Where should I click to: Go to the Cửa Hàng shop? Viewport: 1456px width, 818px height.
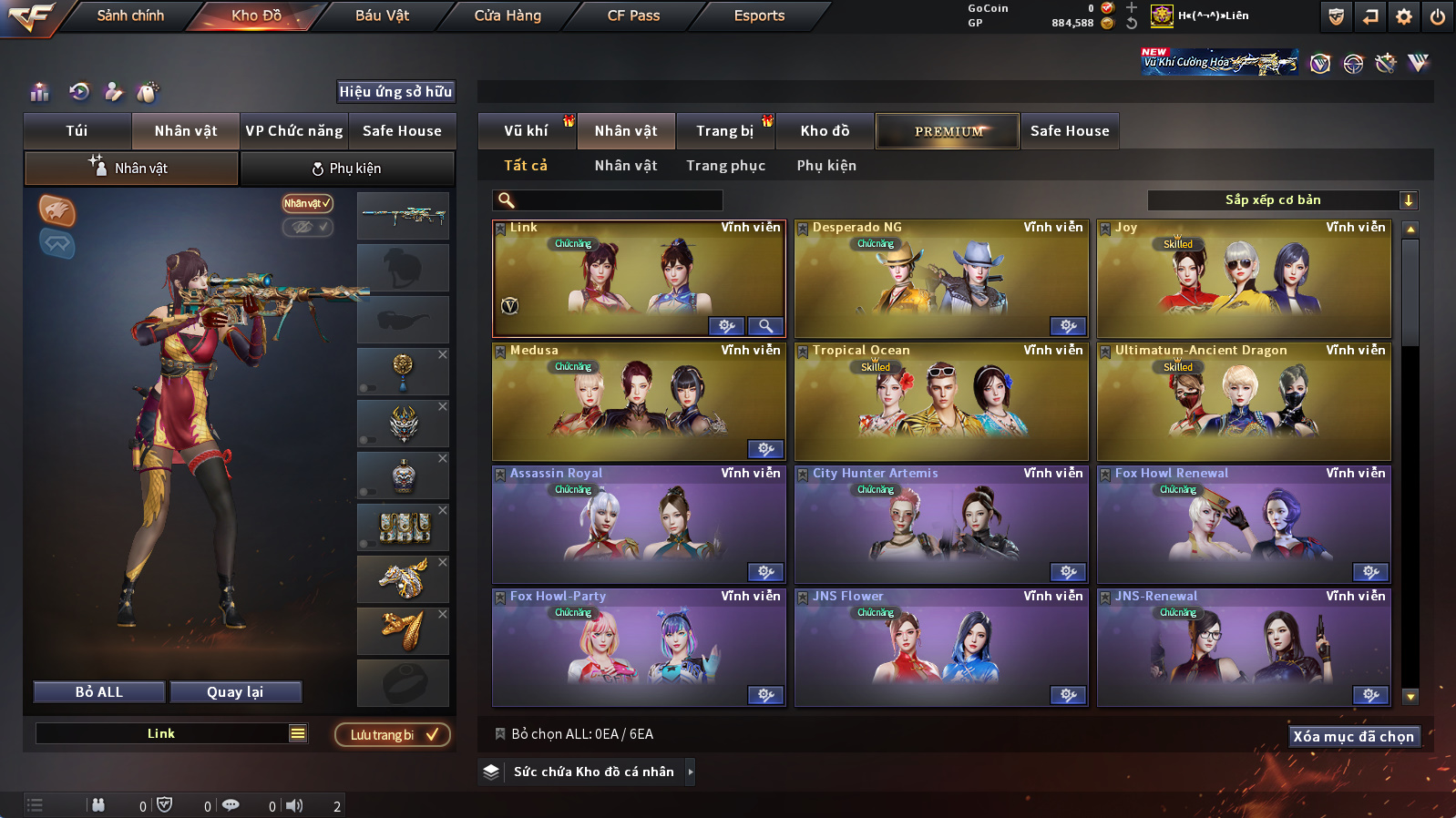tap(508, 15)
